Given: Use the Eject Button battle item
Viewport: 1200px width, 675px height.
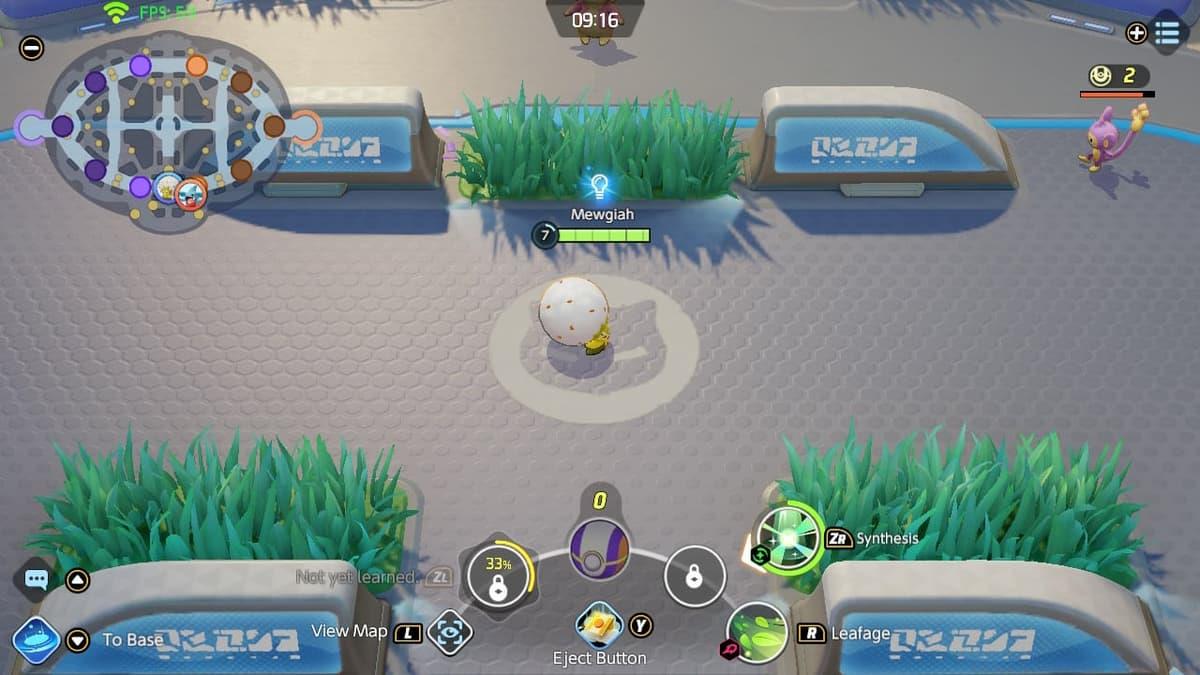Looking at the screenshot, I should coord(599,625).
